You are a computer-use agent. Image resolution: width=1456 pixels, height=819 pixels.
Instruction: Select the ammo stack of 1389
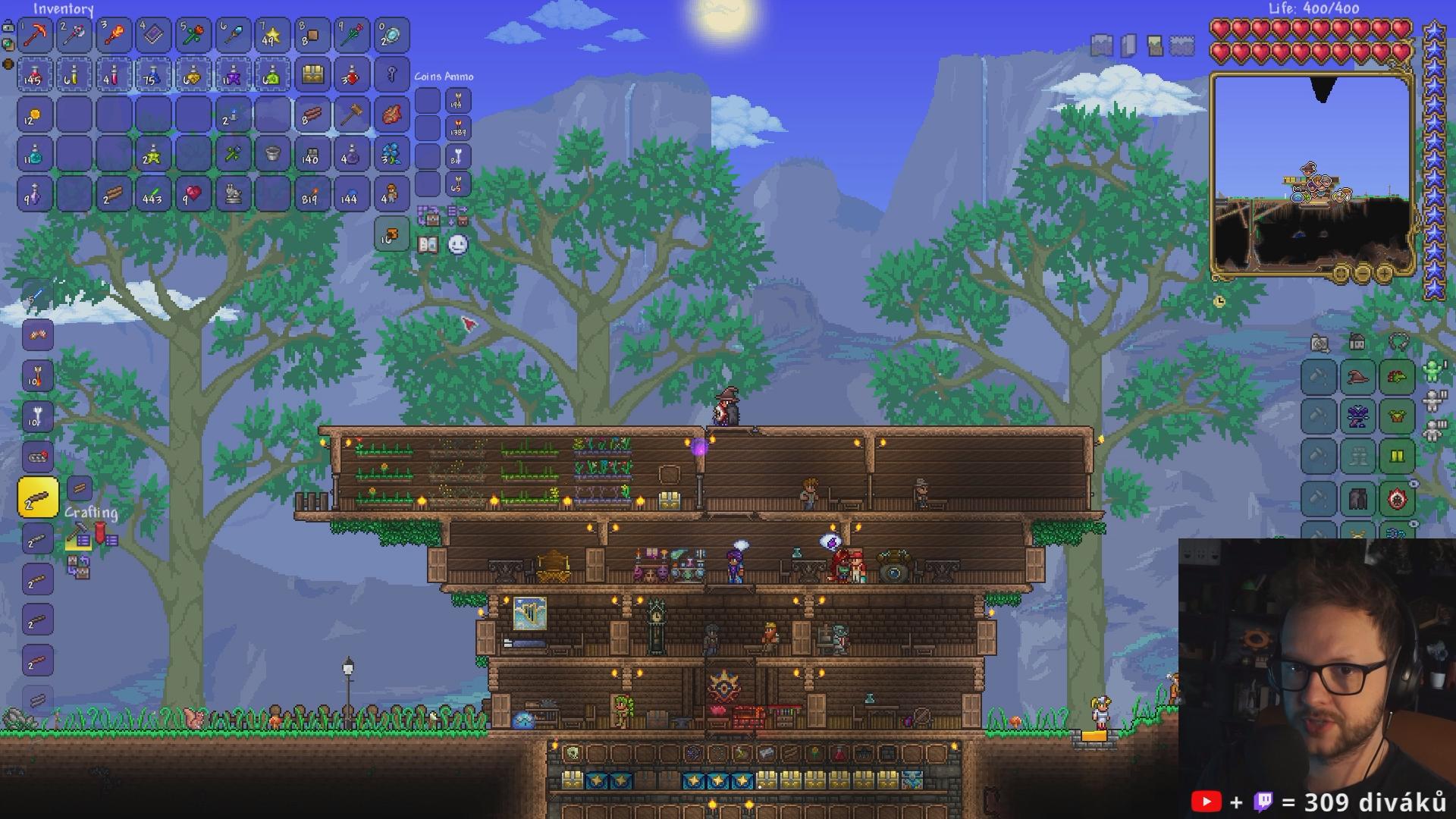click(458, 128)
